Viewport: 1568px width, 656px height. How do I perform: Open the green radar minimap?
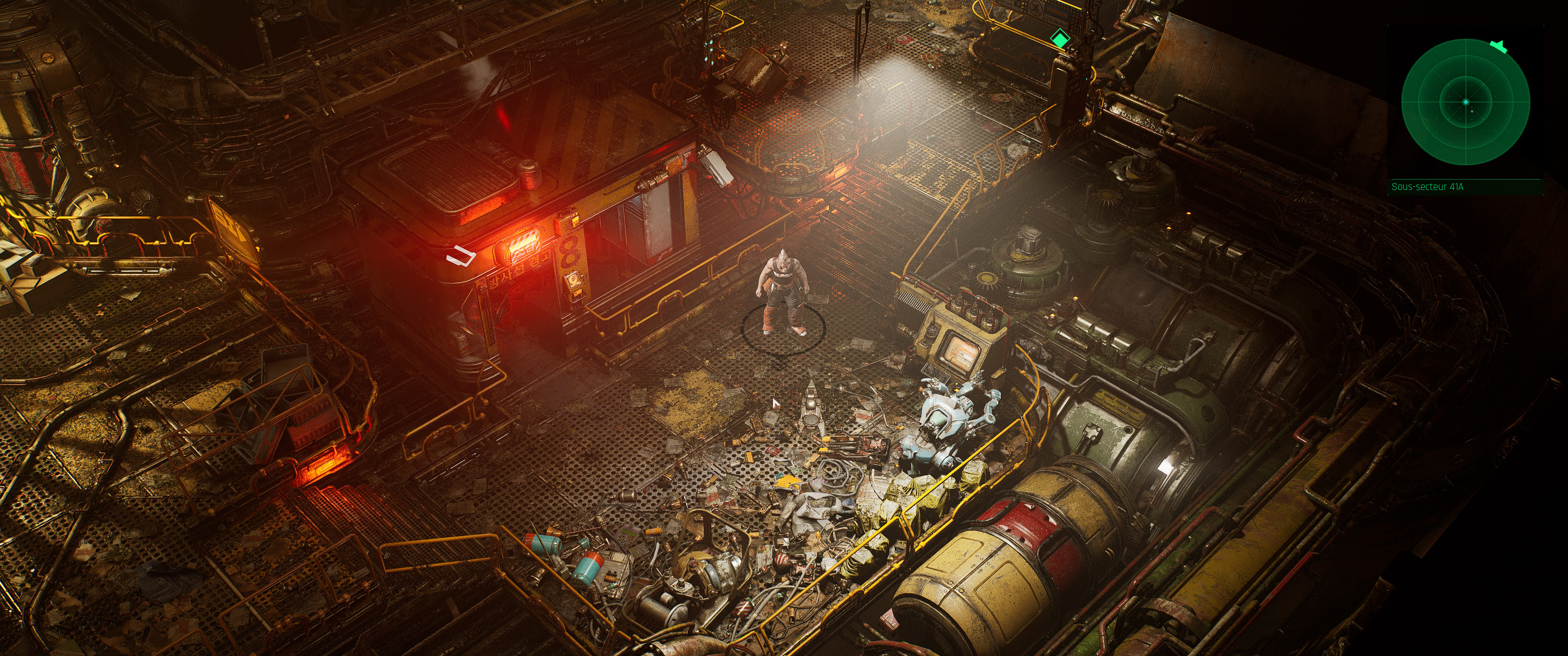(1465, 102)
